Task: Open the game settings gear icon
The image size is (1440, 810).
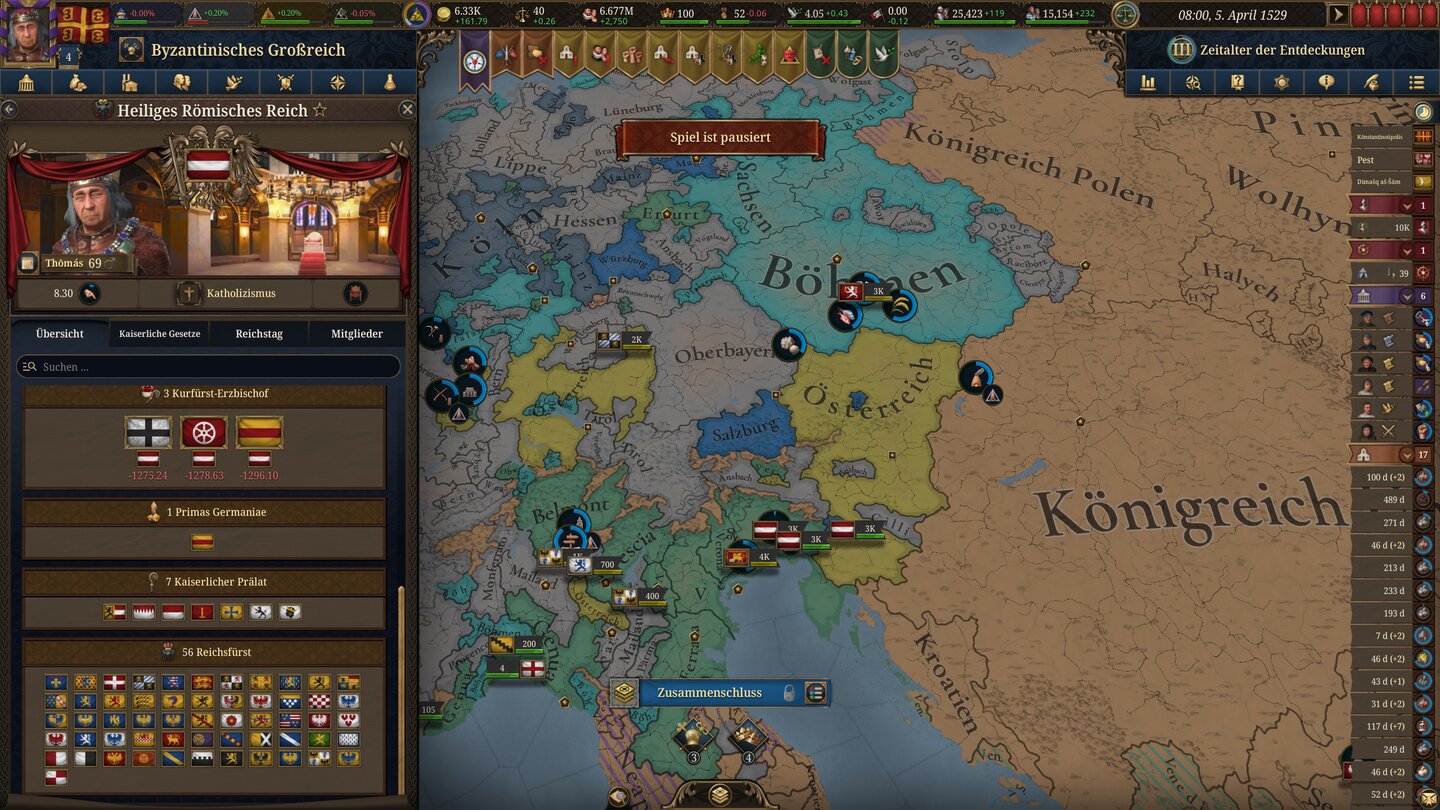Action: (x=1282, y=83)
